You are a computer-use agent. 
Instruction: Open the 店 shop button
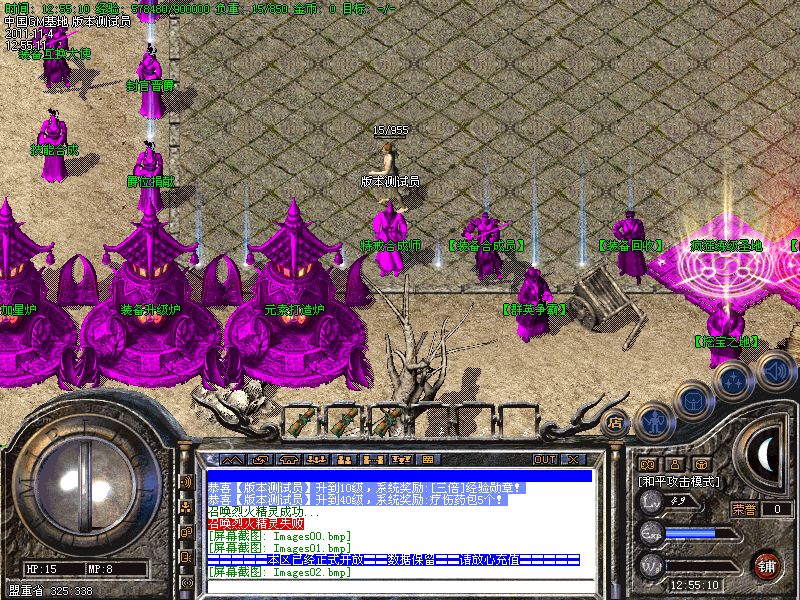pos(616,422)
